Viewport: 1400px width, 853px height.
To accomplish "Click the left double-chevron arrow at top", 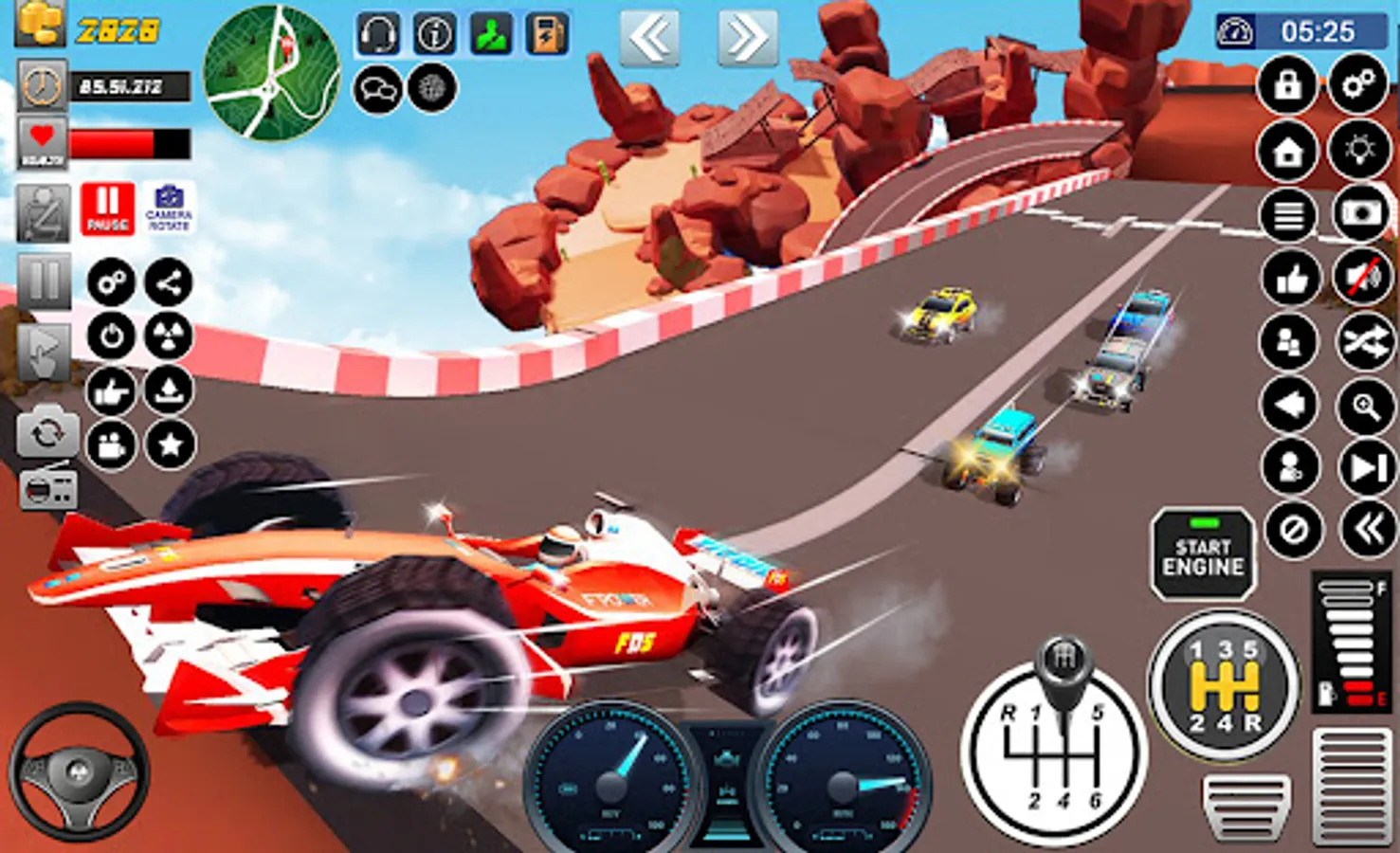I will (649, 39).
